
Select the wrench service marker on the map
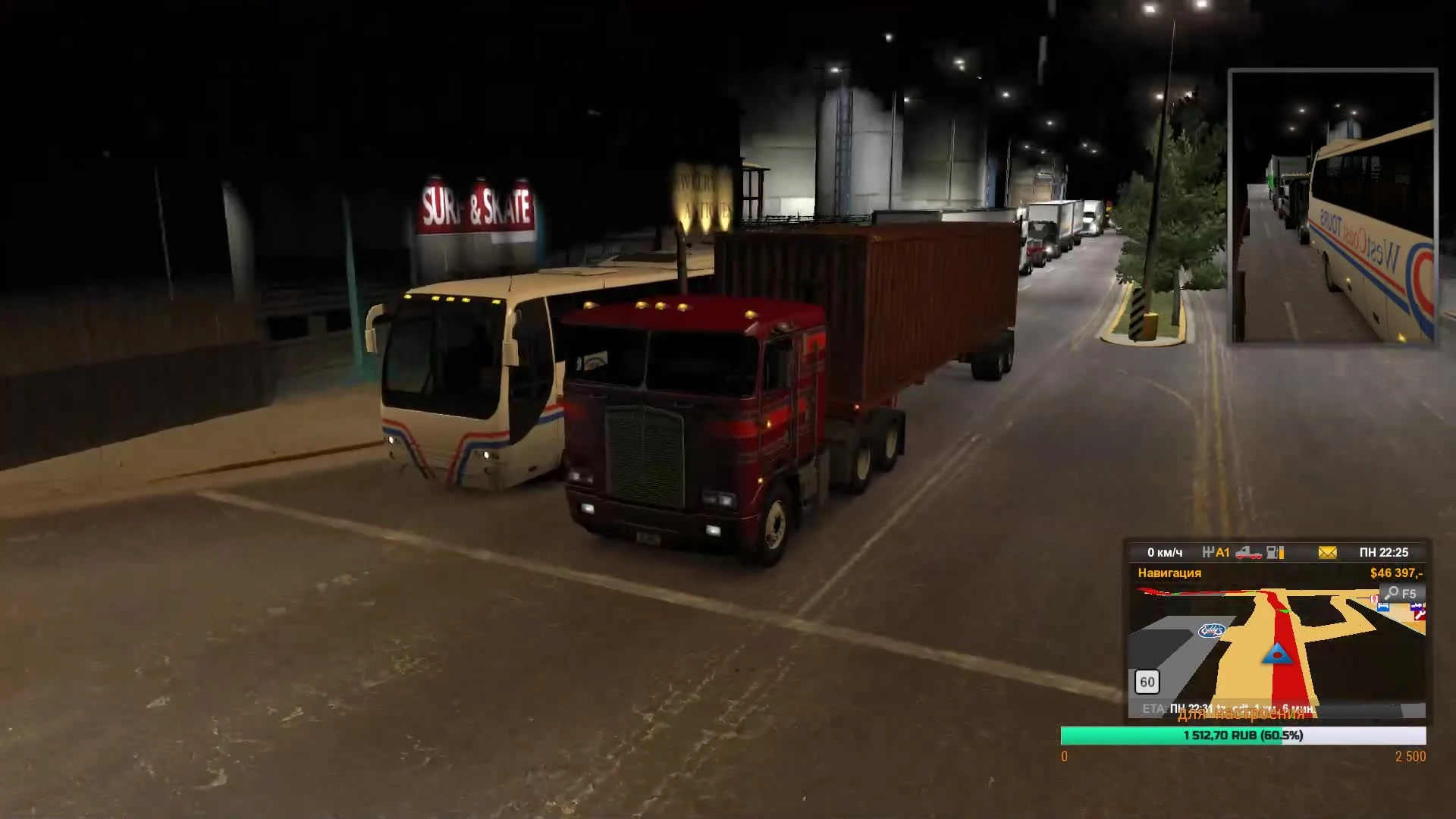(1418, 614)
